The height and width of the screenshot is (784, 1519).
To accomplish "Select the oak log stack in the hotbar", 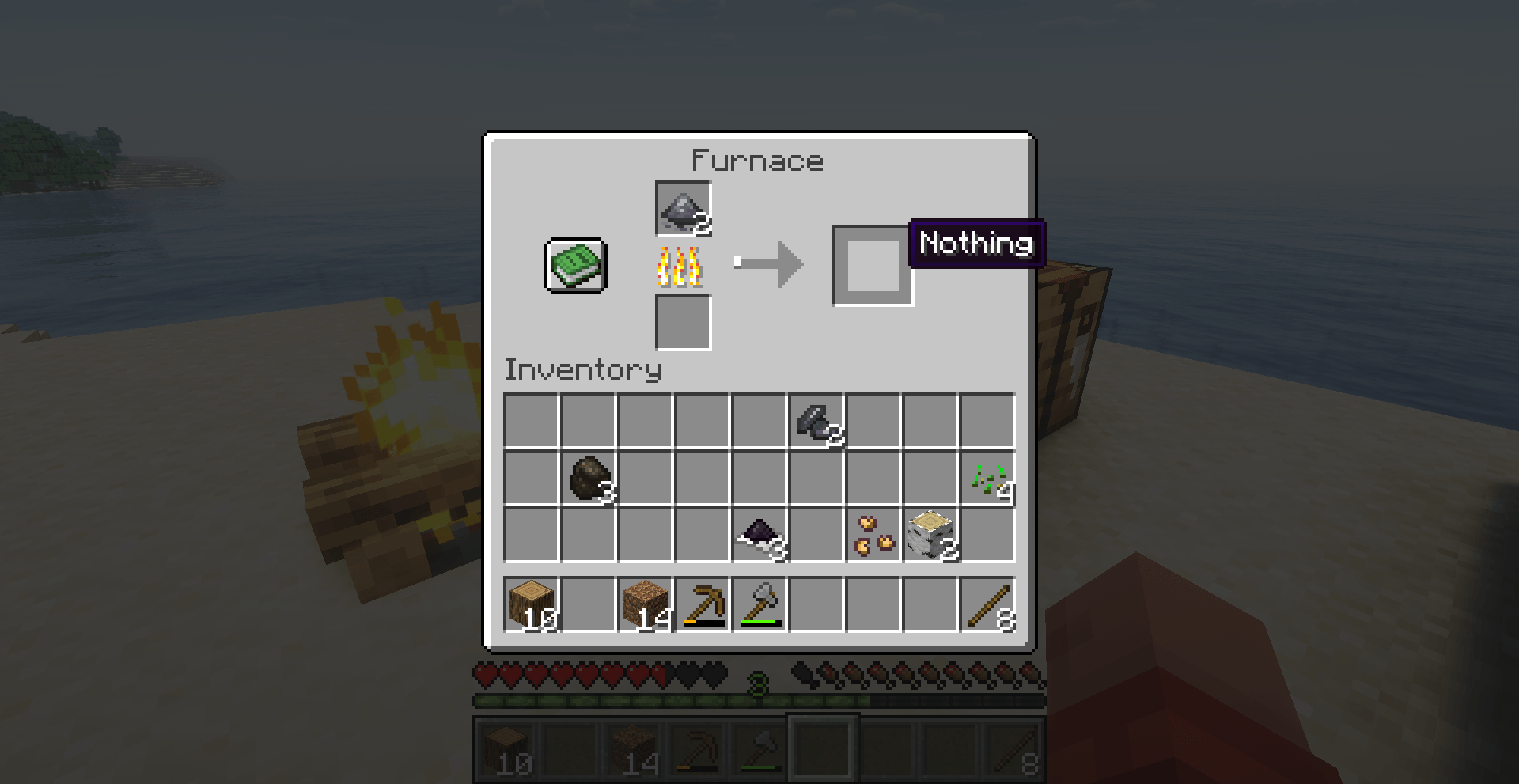I will [532, 604].
